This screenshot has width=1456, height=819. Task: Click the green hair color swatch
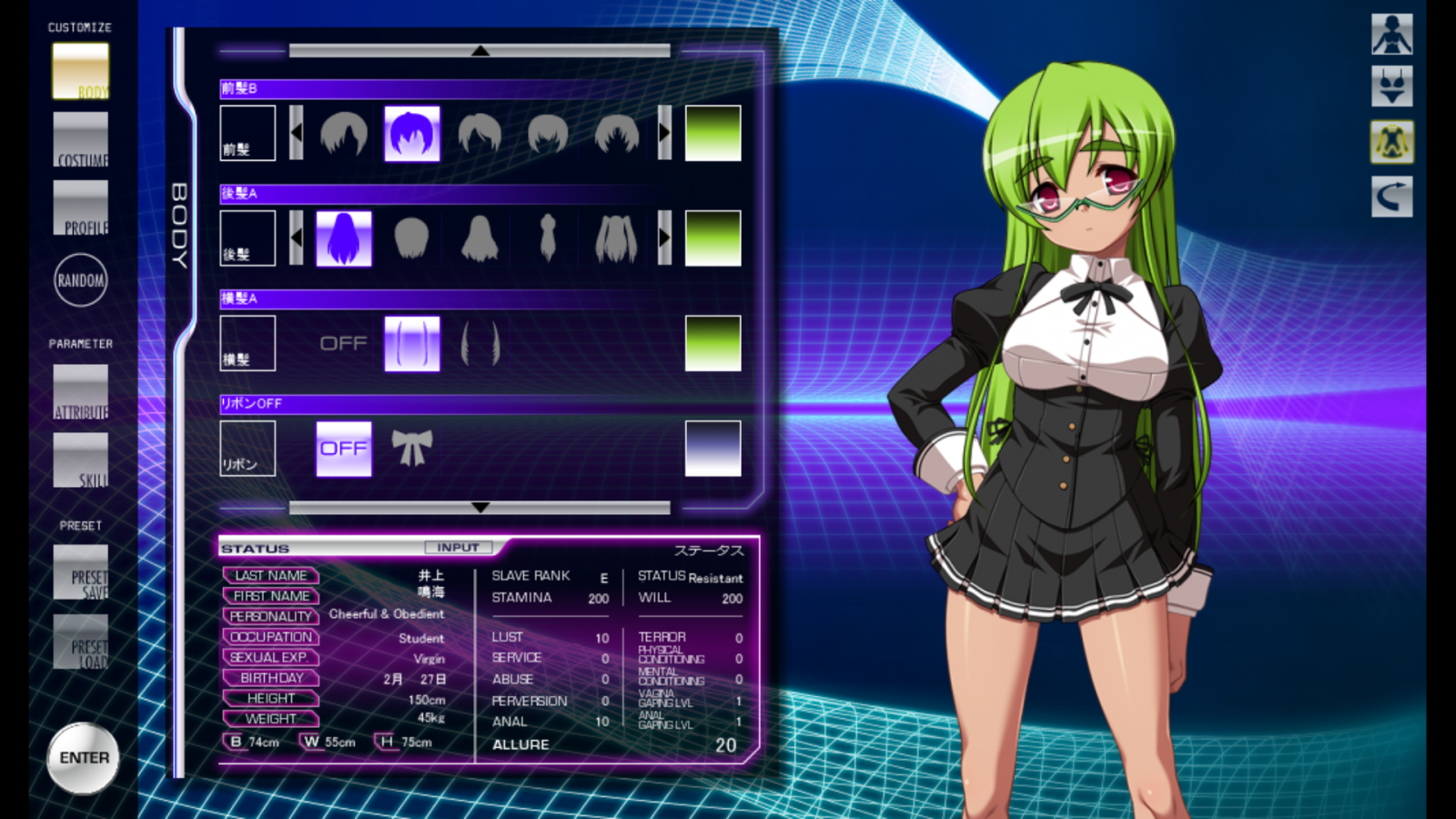coord(713,132)
